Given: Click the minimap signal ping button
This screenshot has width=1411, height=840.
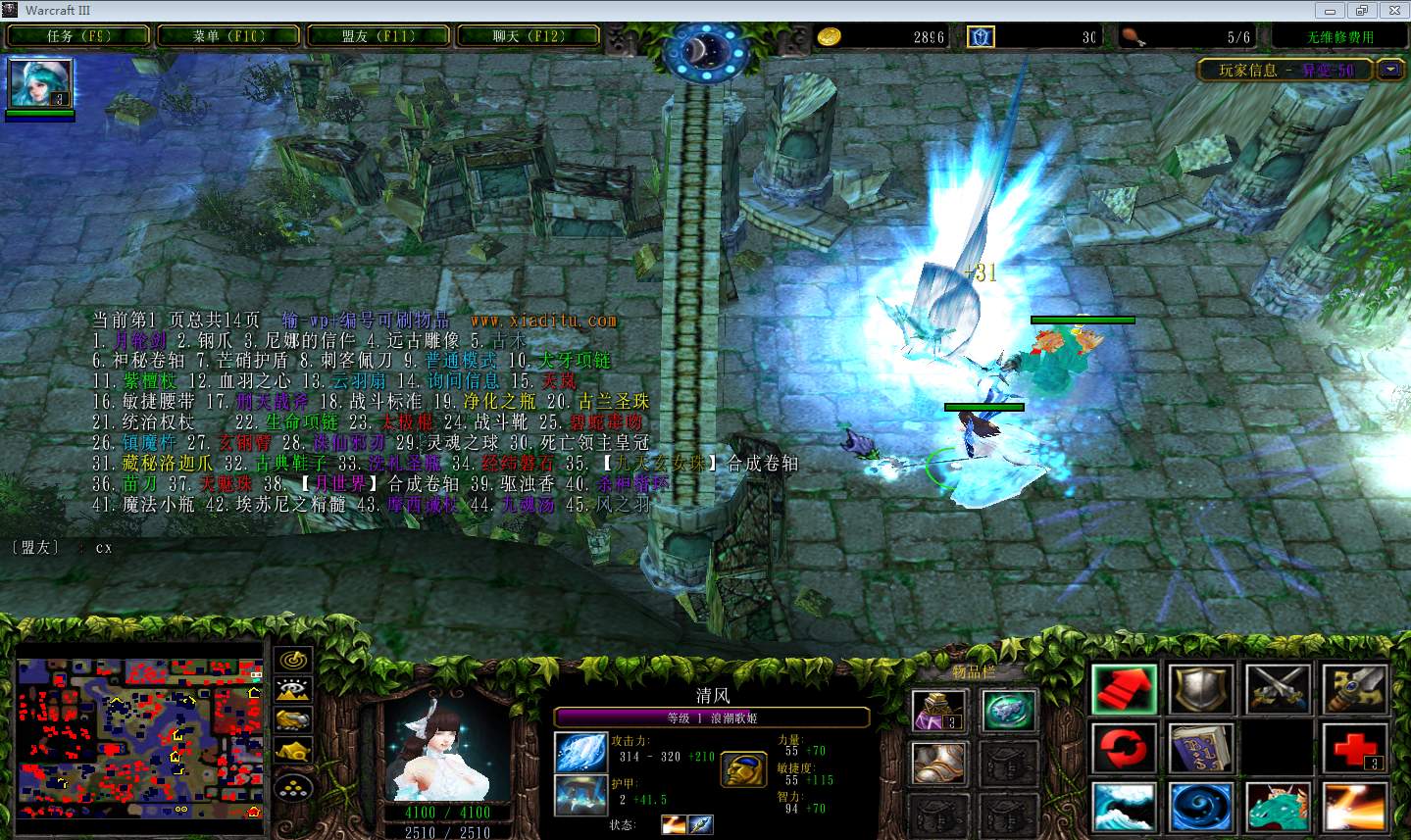Looking at the screenshot, I should point(292,660).
